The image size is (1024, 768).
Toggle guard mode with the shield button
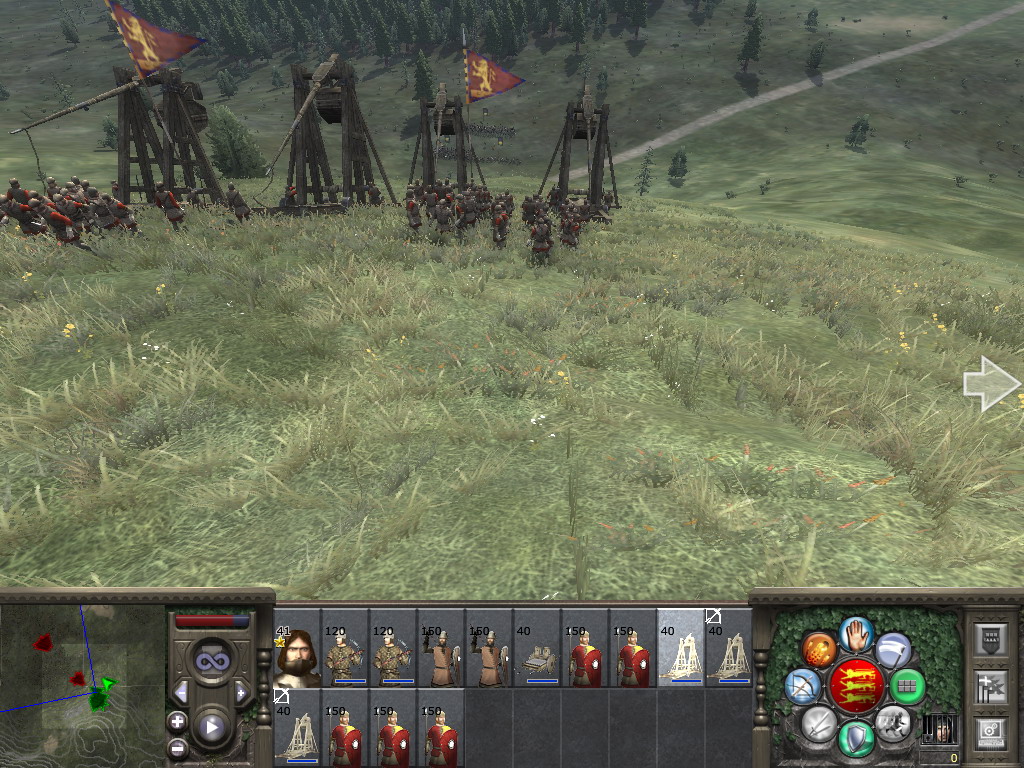point(856,738)
